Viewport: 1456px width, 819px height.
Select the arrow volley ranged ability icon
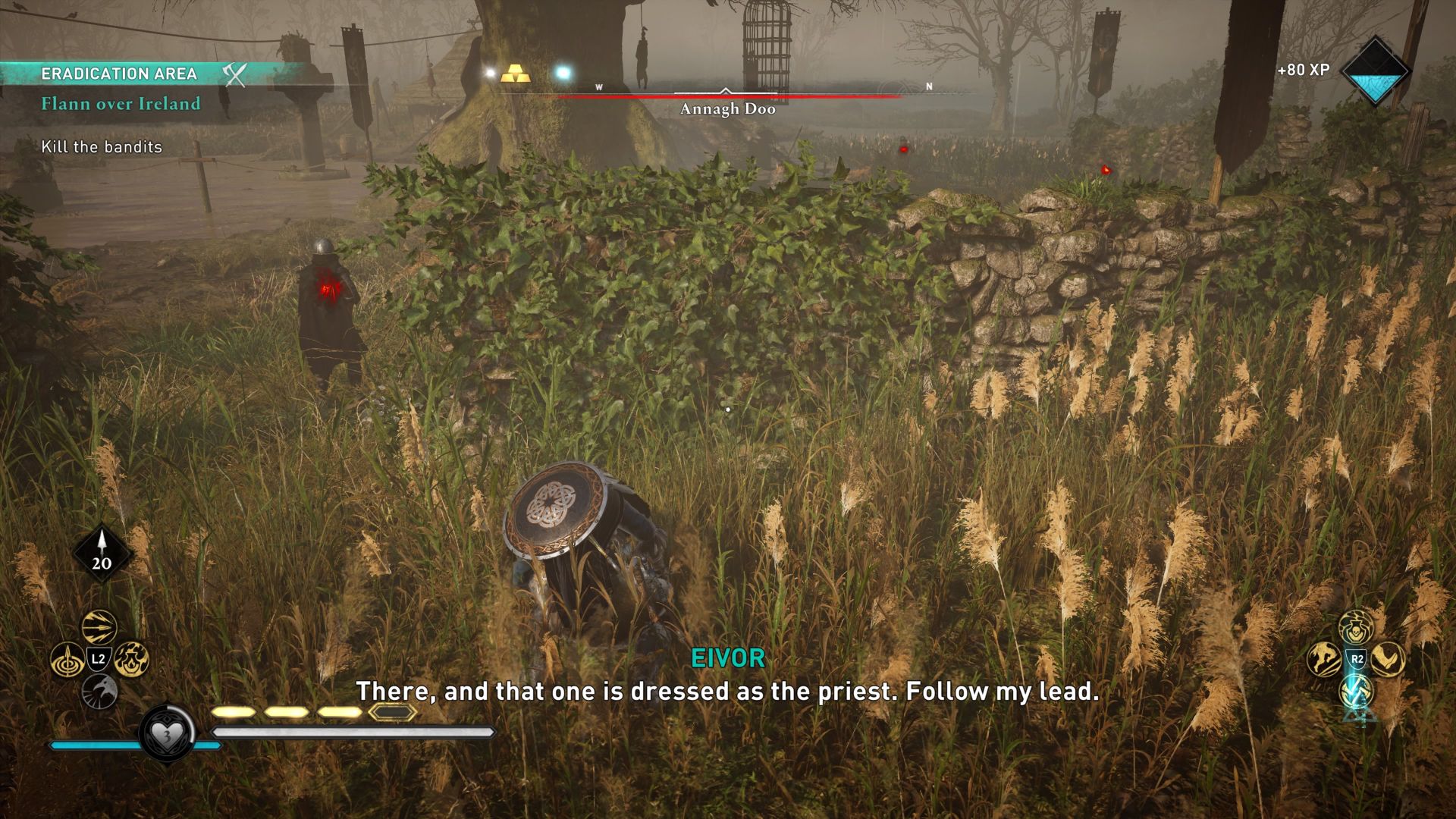99,626
